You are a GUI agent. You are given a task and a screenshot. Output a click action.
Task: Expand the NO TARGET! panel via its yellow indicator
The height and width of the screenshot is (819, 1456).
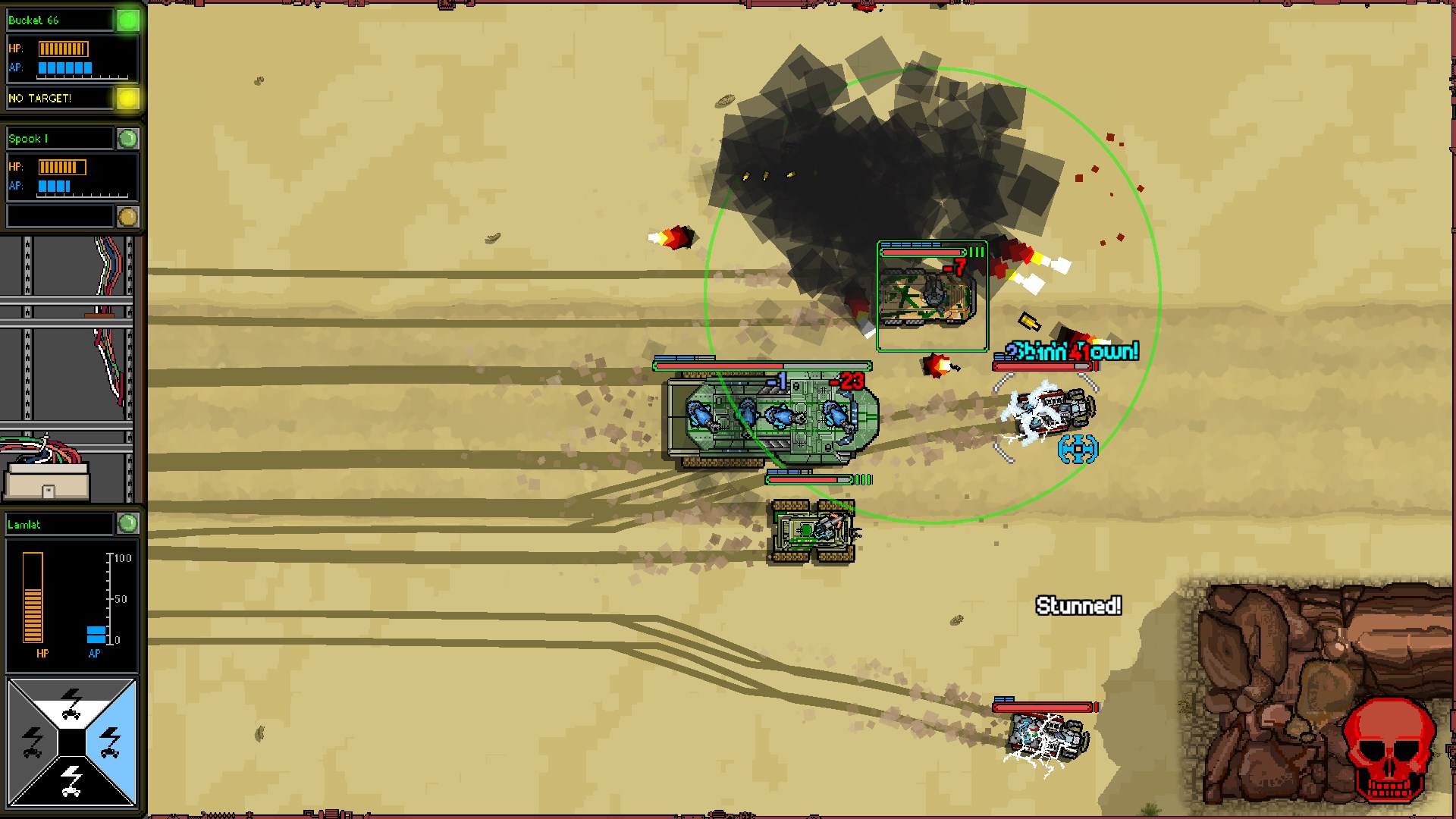tap(127, 98)
